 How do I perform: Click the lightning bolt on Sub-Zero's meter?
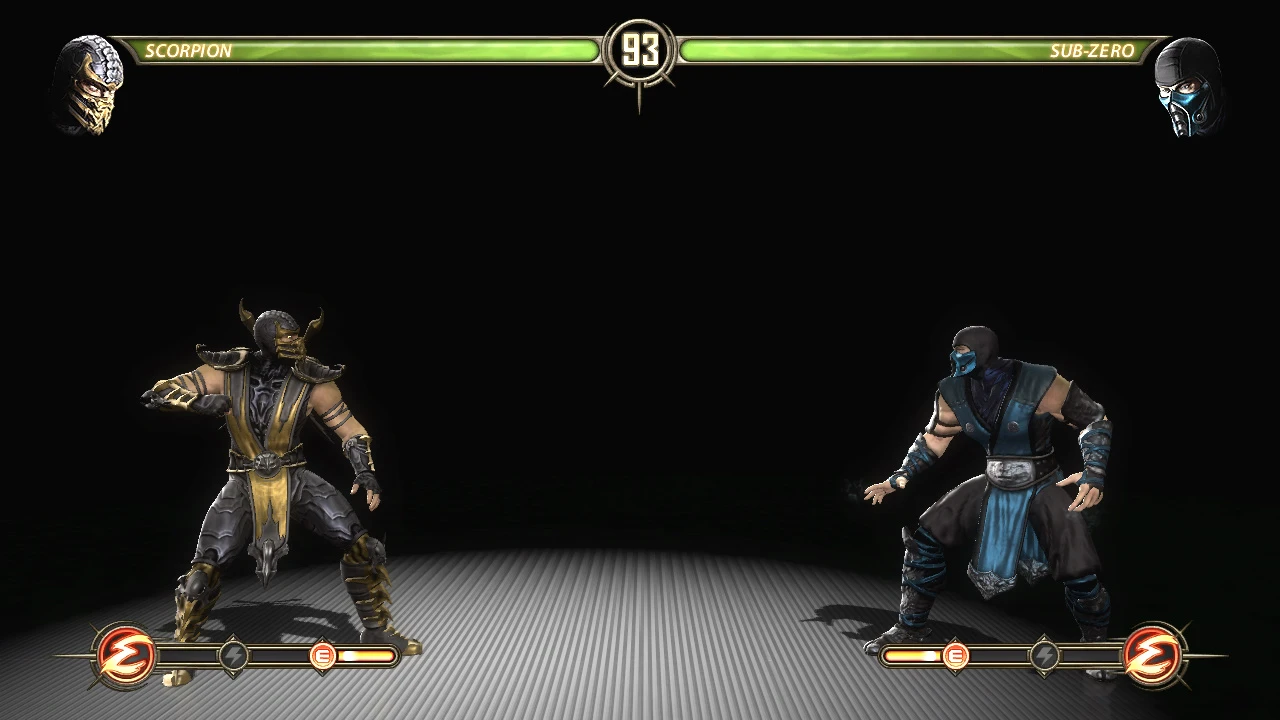[1044, 655]
